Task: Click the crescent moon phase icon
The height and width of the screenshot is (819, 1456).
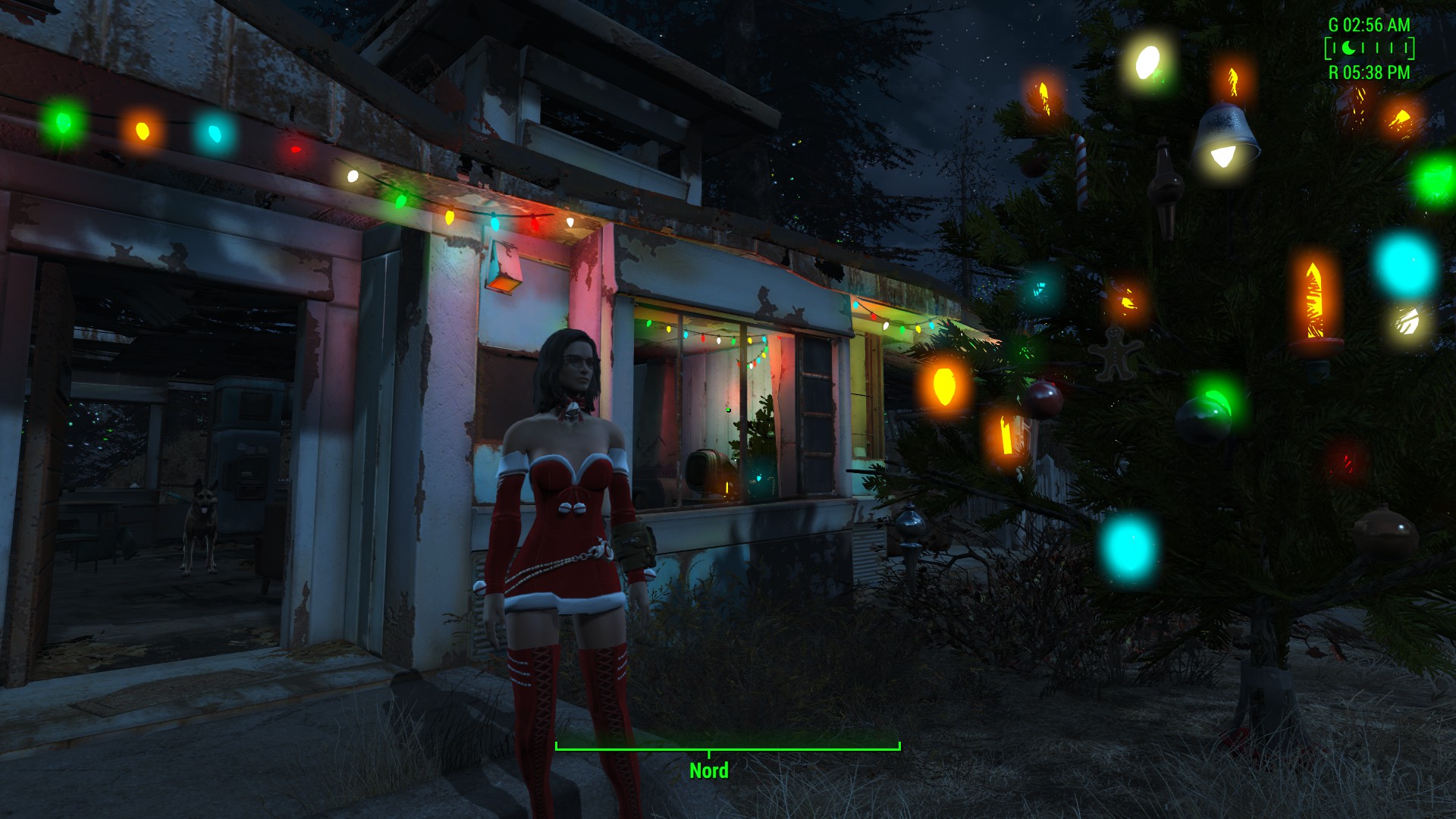Action: pos(1349,49)
